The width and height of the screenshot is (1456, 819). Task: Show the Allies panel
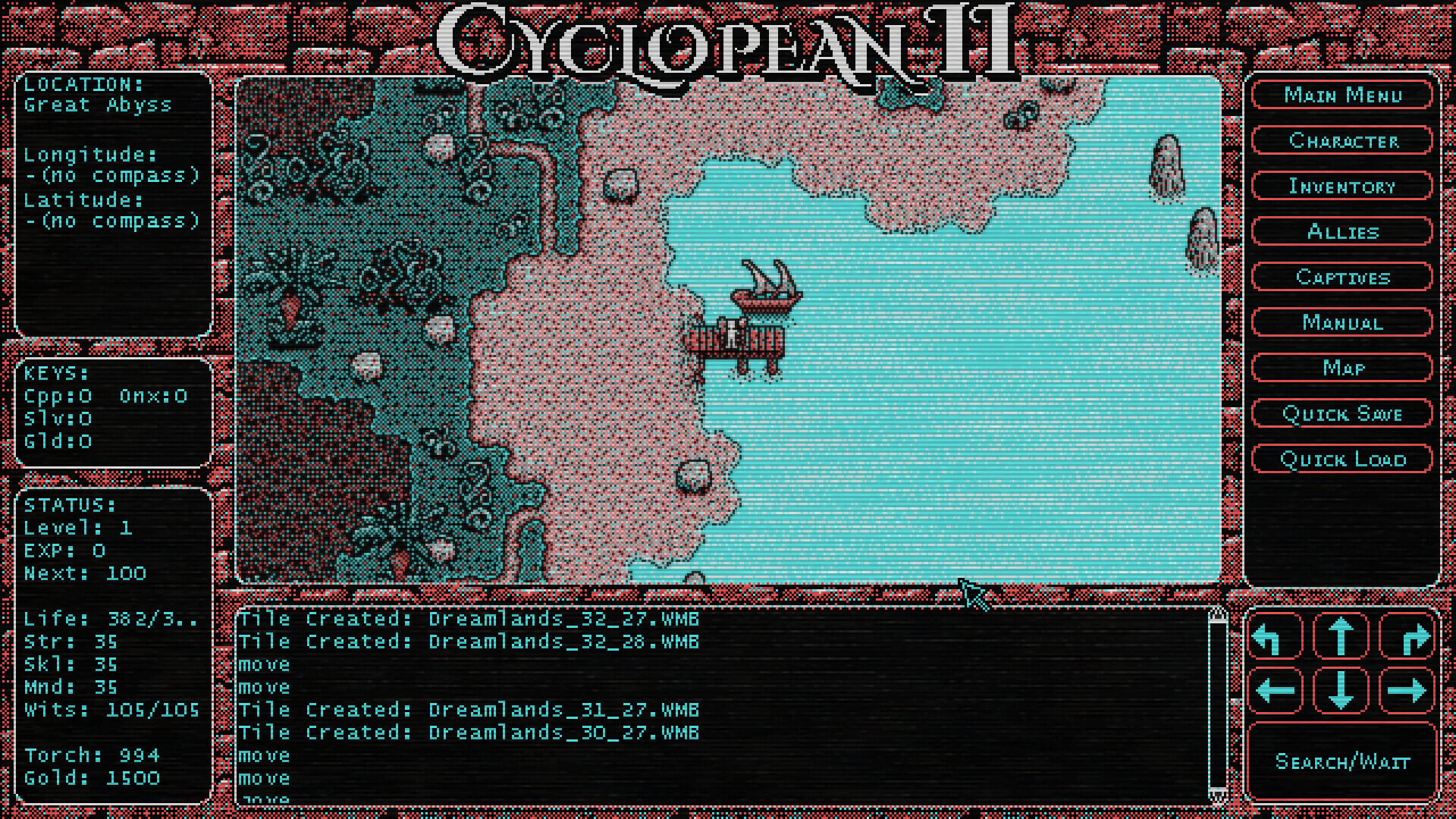(1341, 231)
